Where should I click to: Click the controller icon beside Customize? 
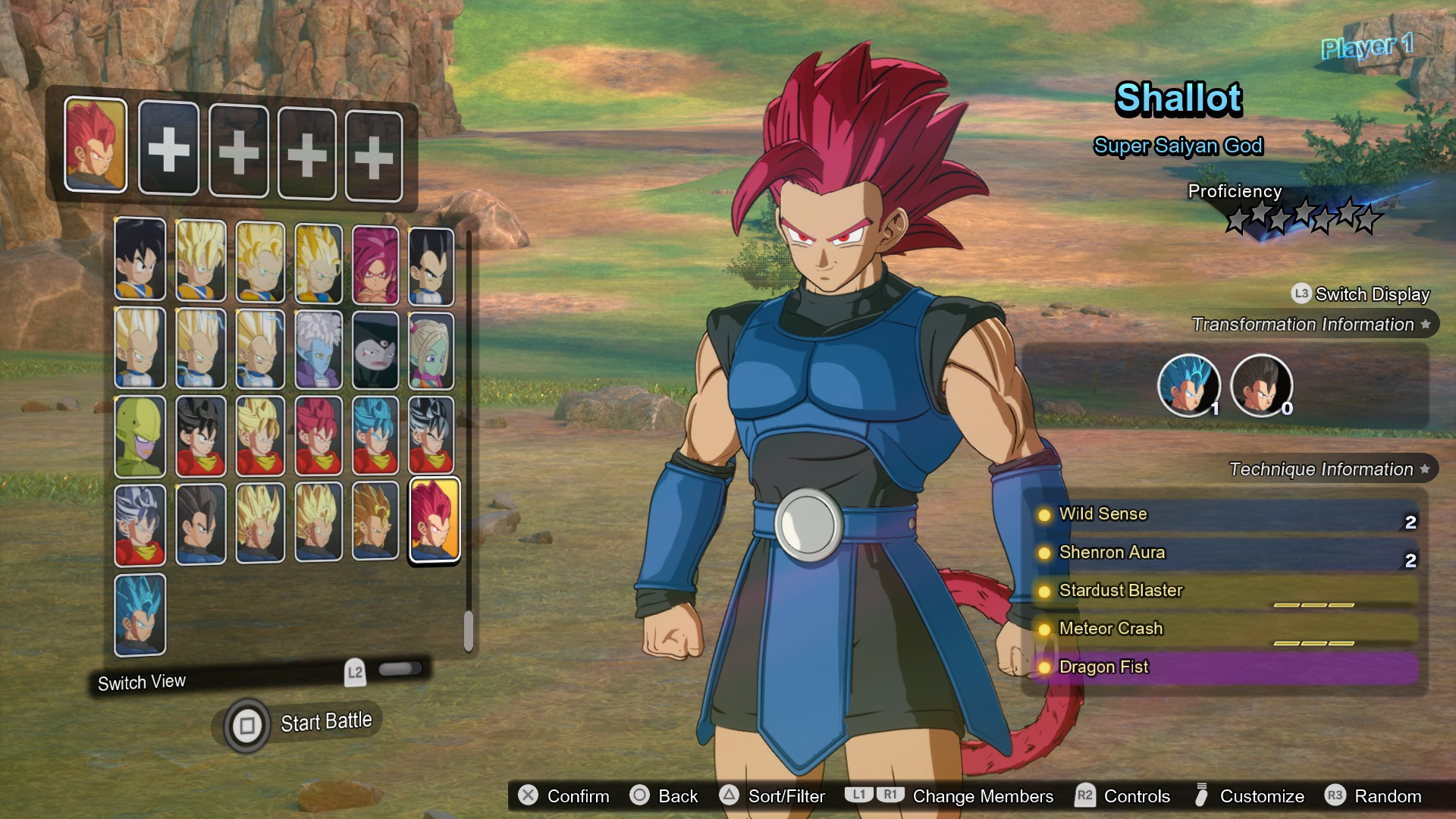pos(1202,796)
